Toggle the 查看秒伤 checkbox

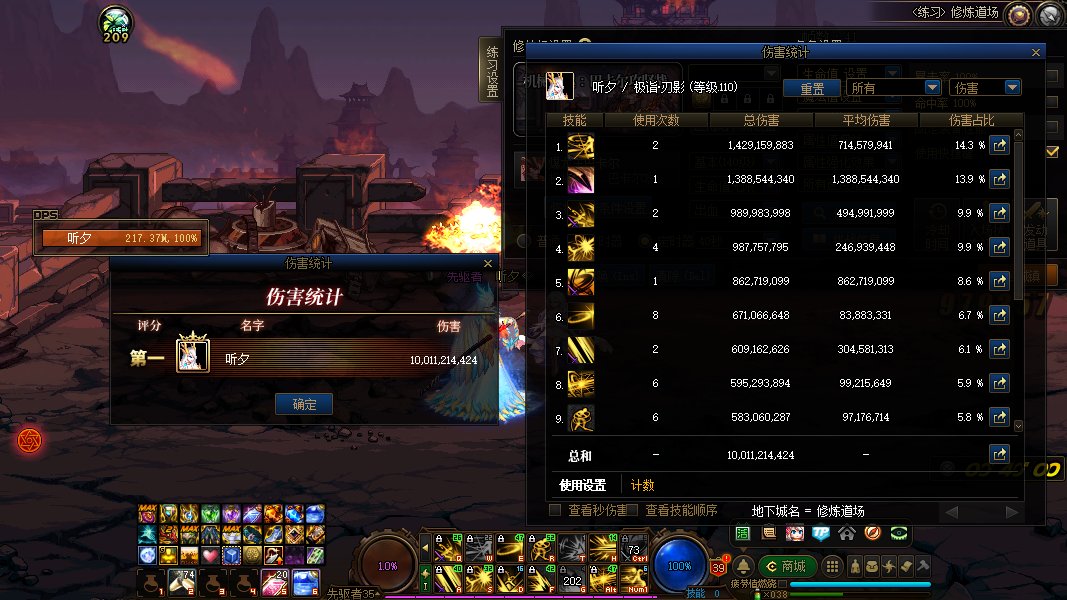555,511
